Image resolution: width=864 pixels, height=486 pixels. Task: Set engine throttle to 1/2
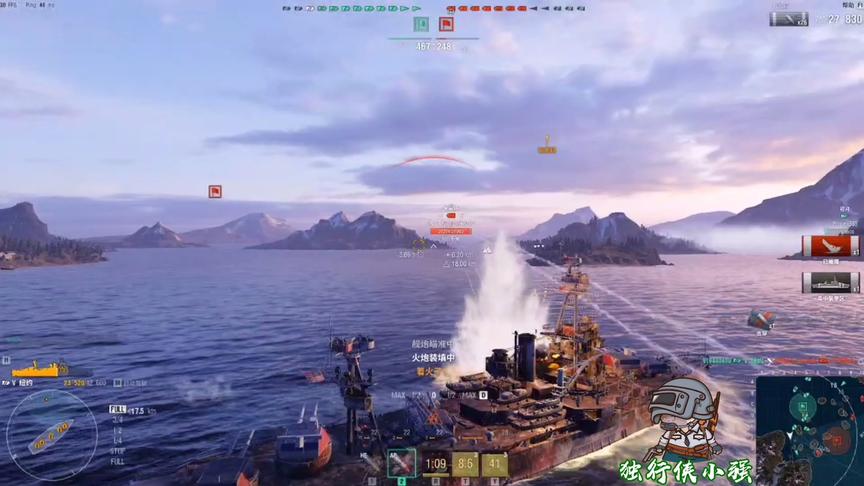(117, 430)
